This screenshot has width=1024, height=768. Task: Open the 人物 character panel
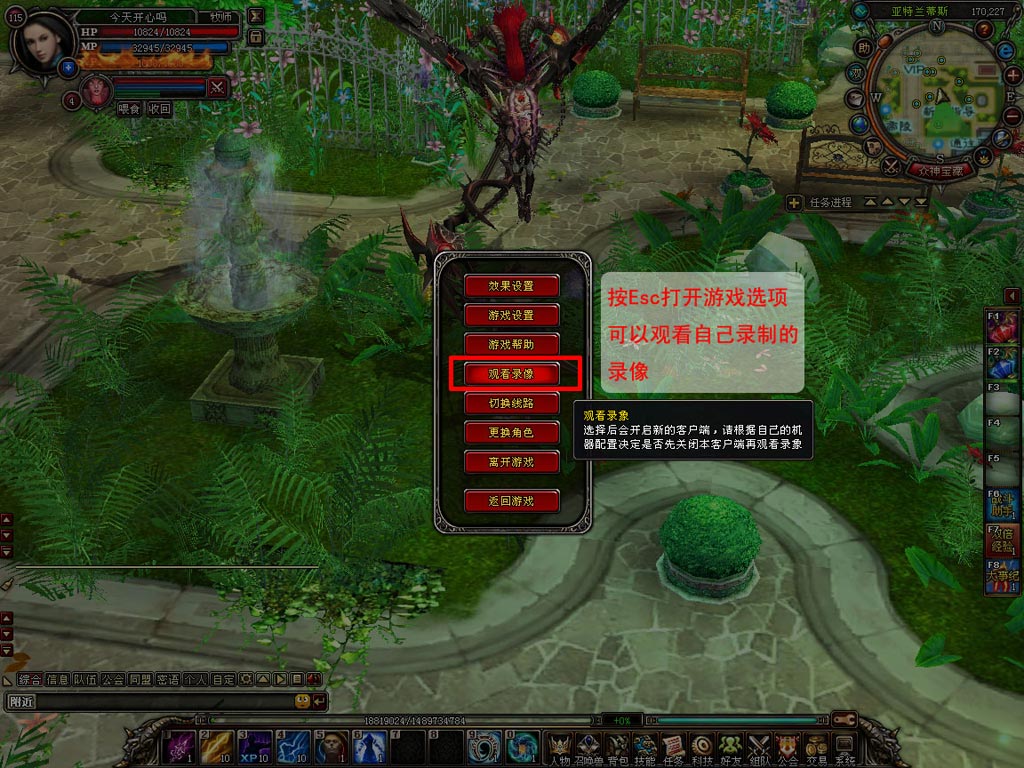(559, 745)
